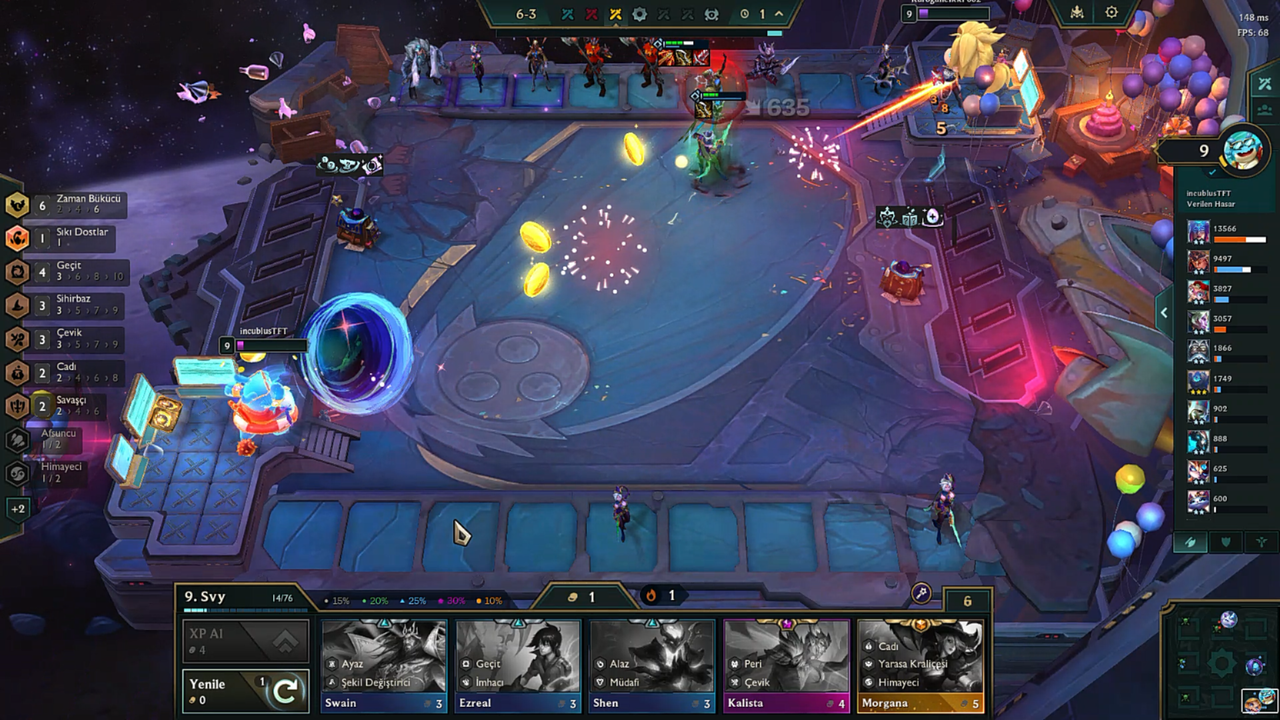Viewport: 1280px width, 720px height.
Task: Collapse the damage panel with the arrow
Action: [1164, 313]
